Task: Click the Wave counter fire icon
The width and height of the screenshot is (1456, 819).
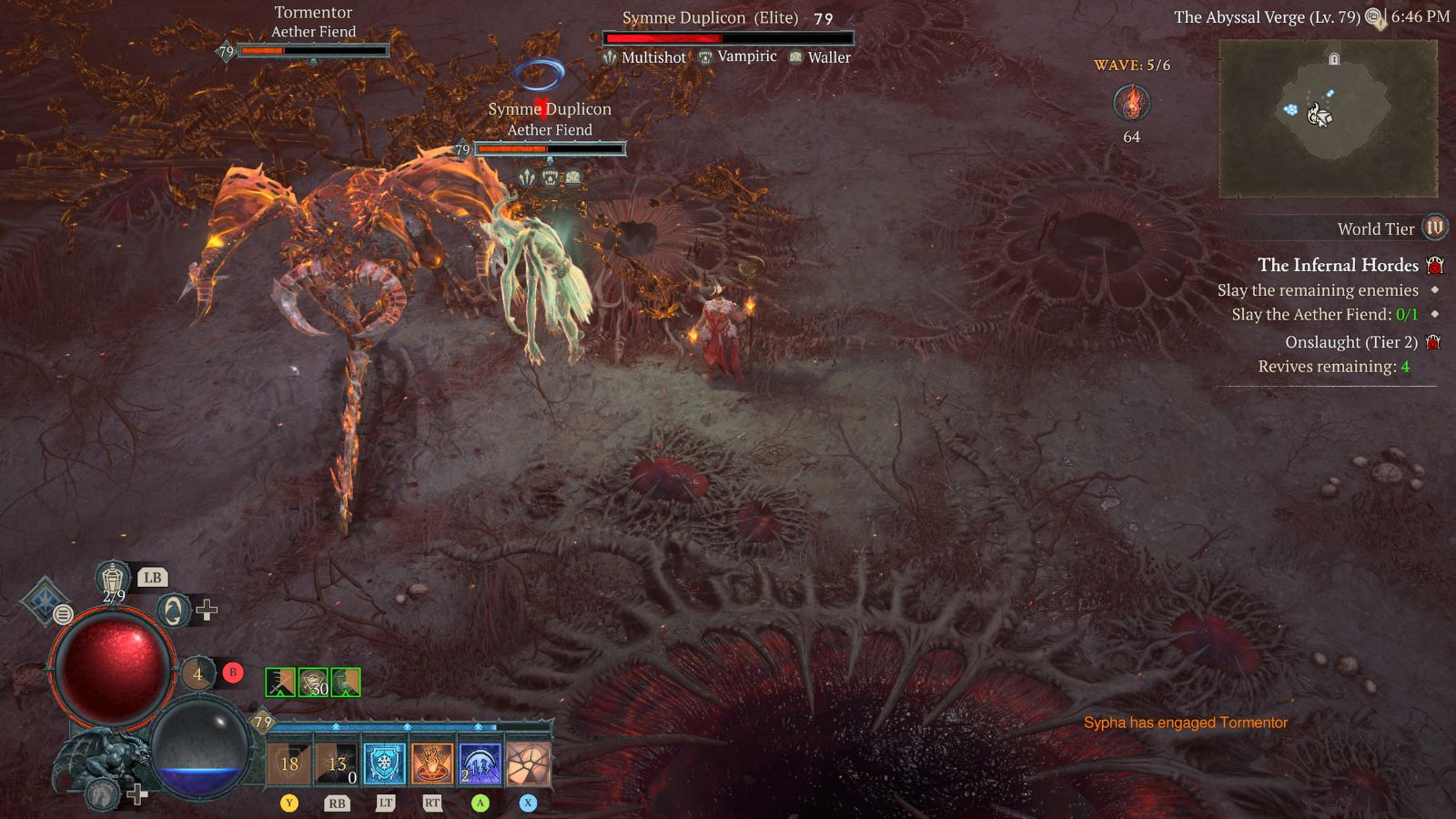Action: [x=1130, y=103]
